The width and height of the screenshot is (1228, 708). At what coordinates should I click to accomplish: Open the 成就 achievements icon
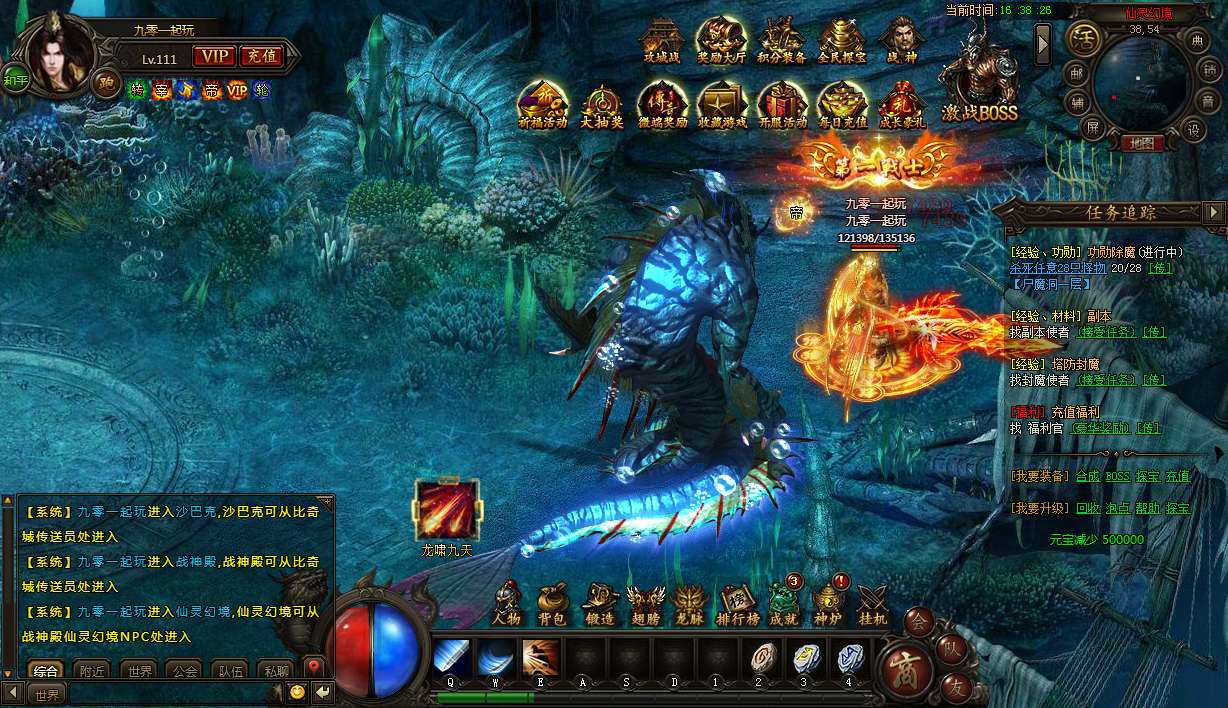tap(783, 603)
